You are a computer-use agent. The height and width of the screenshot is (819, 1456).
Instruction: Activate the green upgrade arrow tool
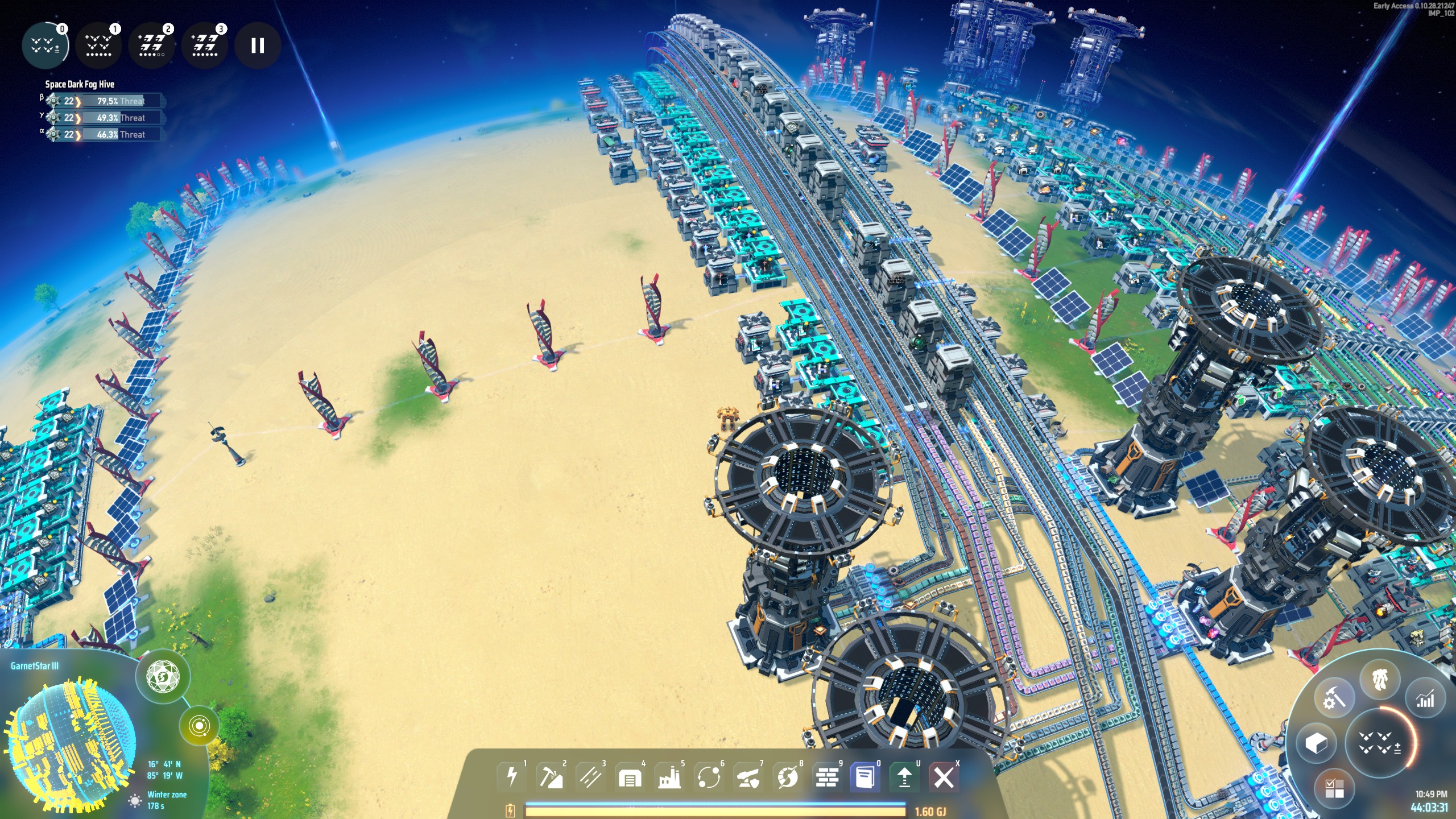(x=904, y=776)
